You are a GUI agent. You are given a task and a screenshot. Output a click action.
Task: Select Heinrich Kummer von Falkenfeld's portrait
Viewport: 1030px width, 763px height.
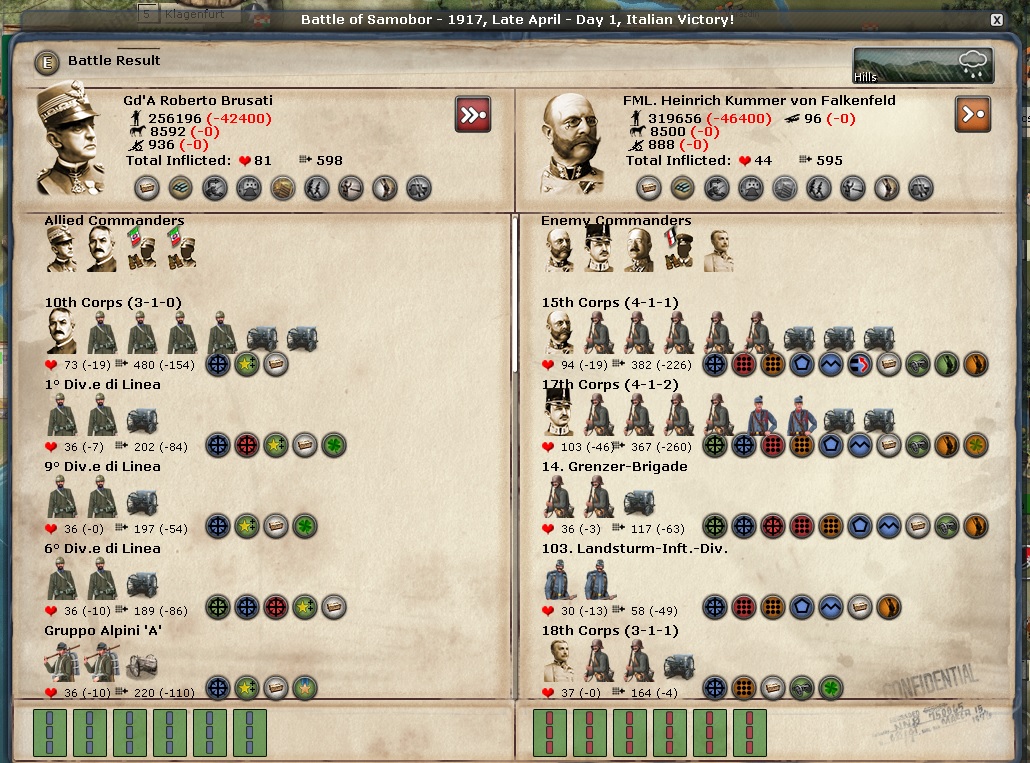(573, 142)
